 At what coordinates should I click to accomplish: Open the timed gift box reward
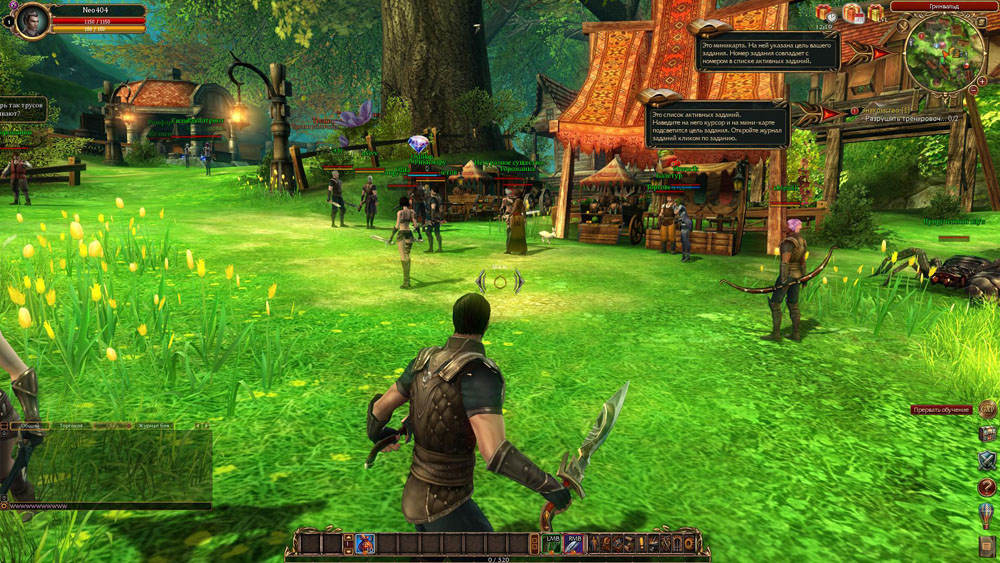tap(825, 13)
